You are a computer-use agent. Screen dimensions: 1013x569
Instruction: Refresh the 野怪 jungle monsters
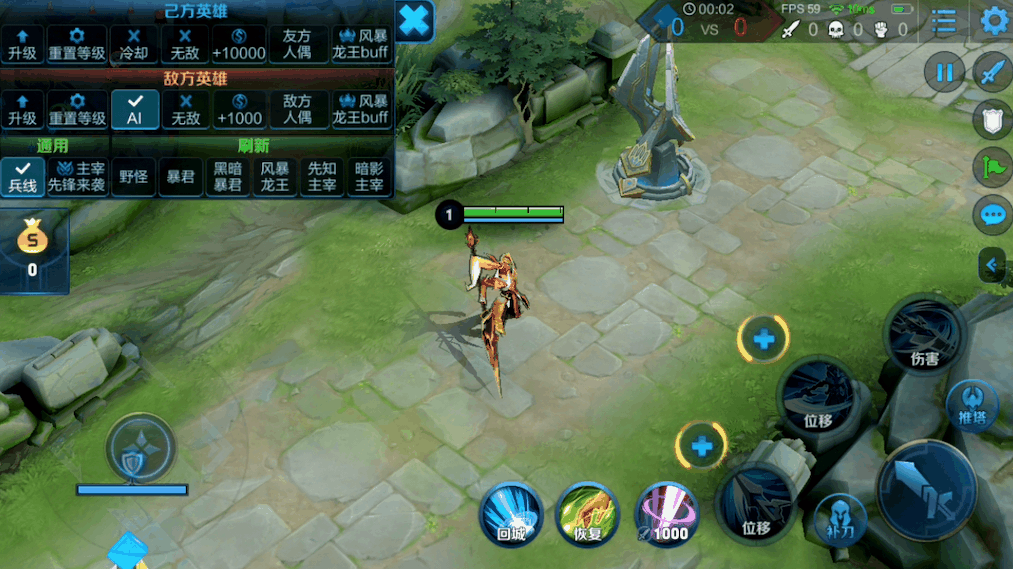tap(133, 176)
